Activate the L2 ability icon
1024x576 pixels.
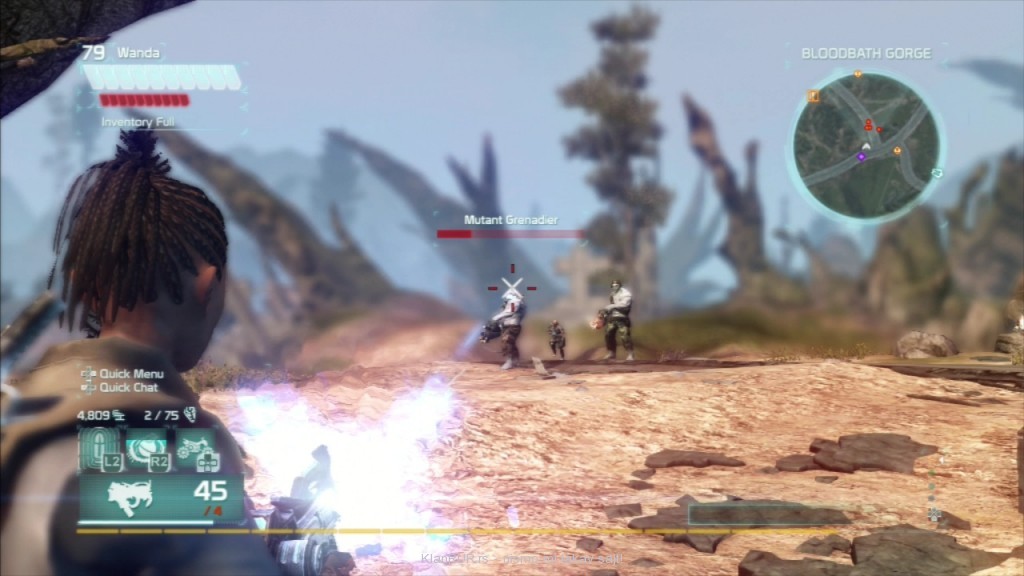pos(101,447)
